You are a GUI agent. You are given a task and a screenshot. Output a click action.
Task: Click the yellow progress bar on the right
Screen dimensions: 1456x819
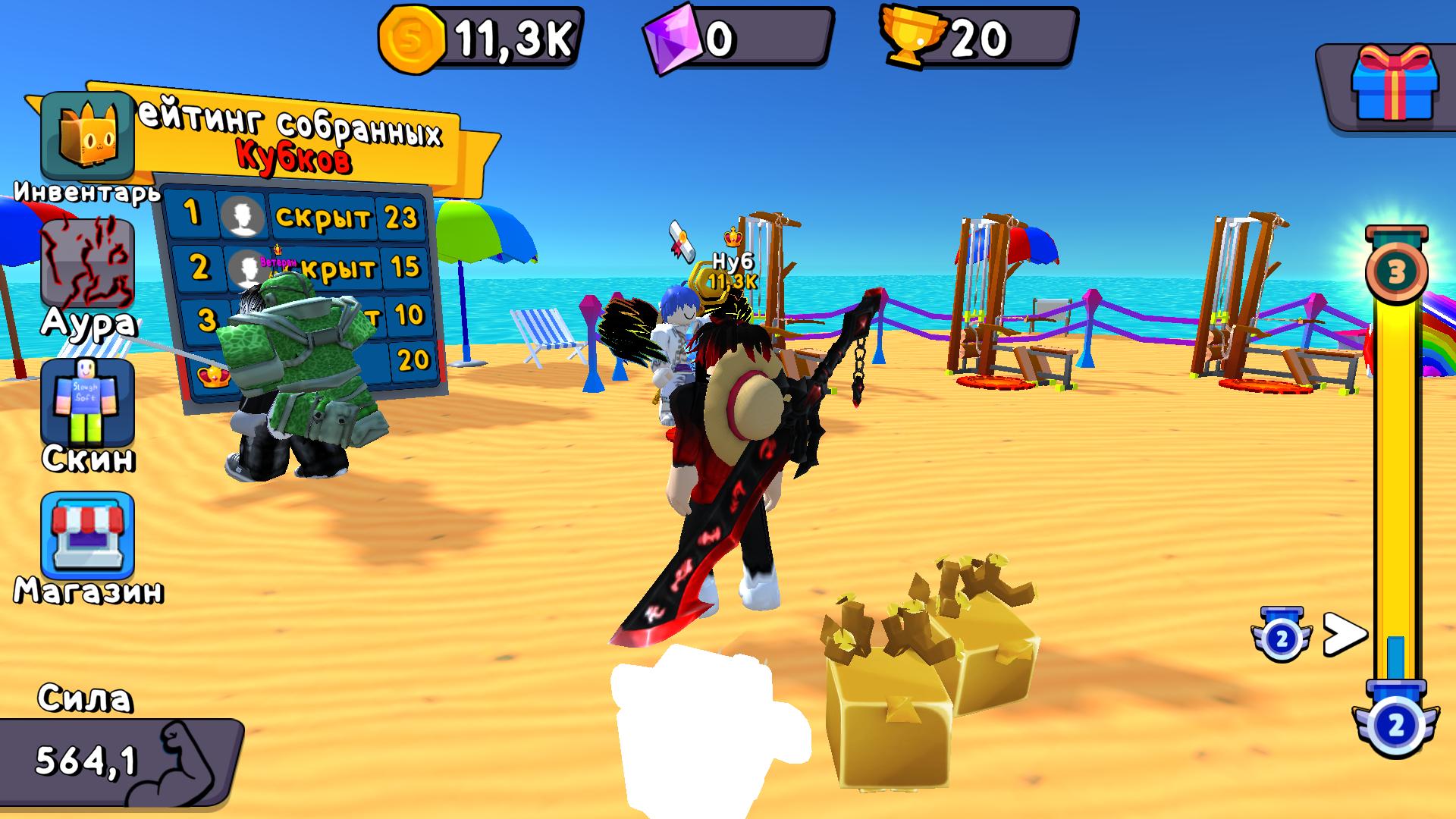click(x=1399, y=493)
